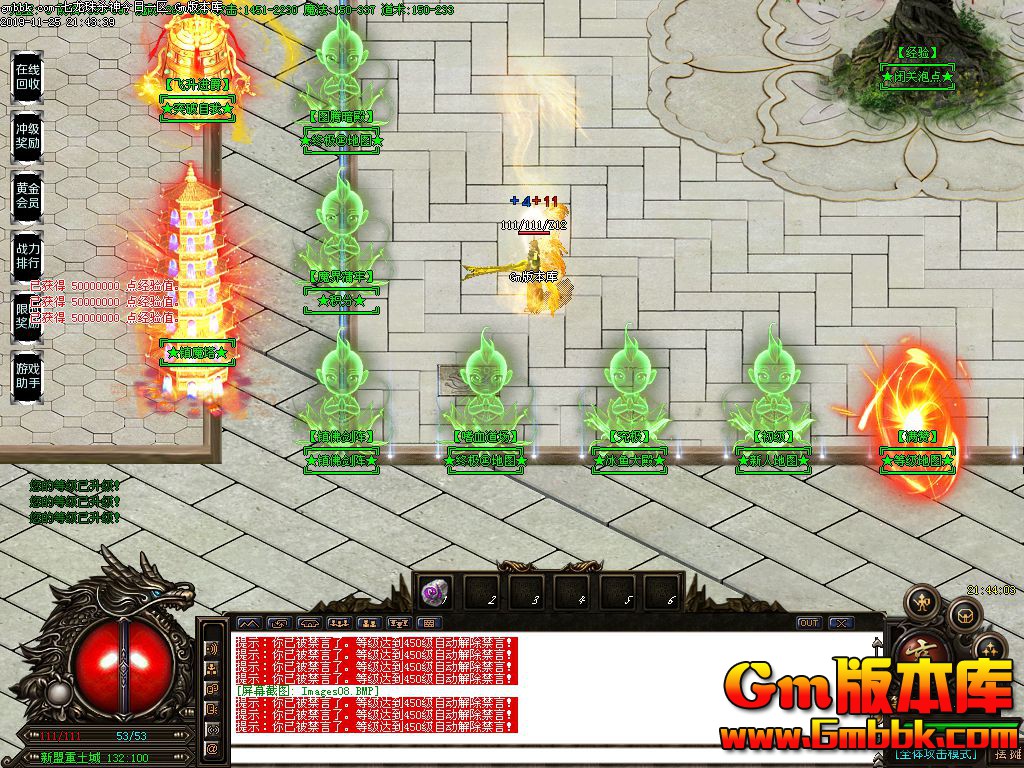This screenshot has width=1024, height=768.
Task: Close the game with the X button
Action: coord(840,623)
